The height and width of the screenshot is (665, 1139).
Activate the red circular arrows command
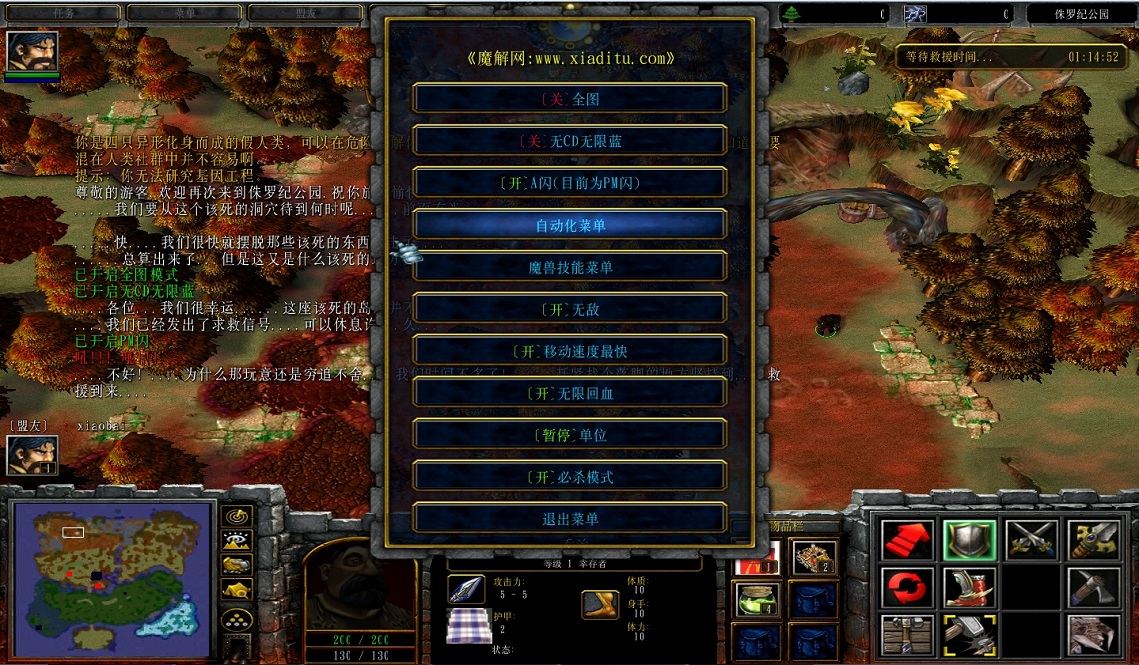tap(907, 588)
